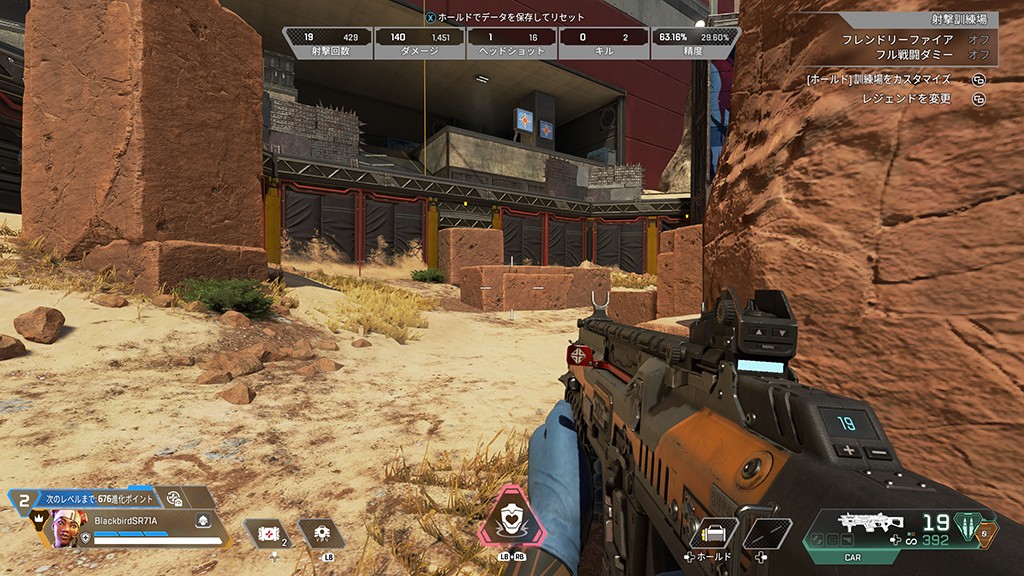Click the empty diagonal-striped item slot
Viewport: 1024px width, 576px height.
[x=767, y=533]
